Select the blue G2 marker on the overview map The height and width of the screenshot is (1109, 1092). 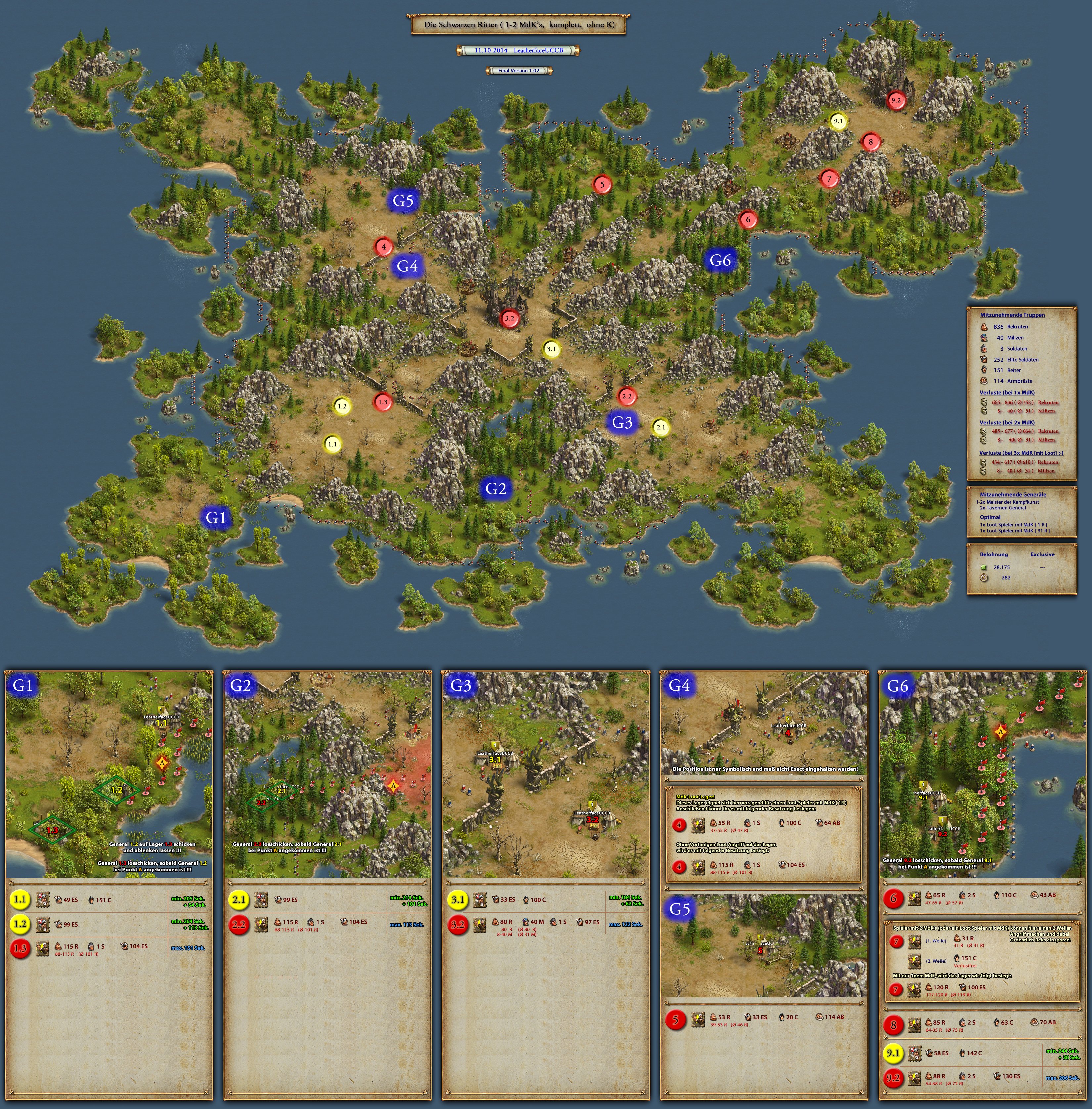pyautogui.click(x=495, y=488)
